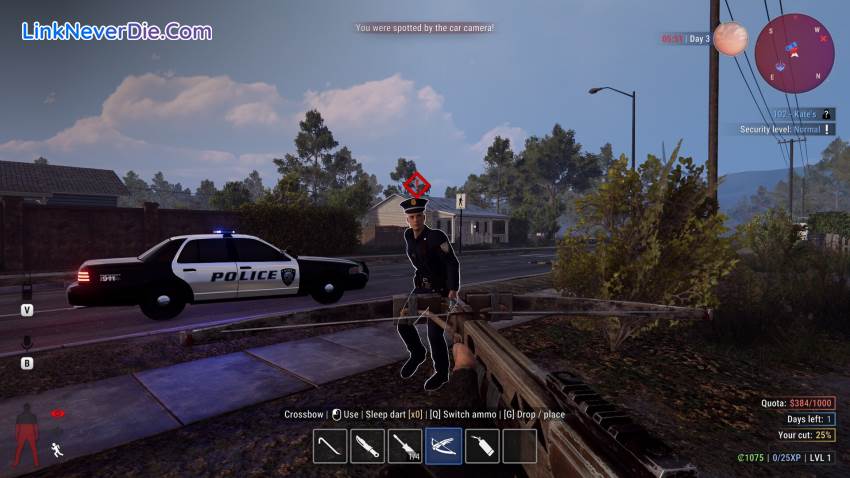Click the security level exclamation icon
This screenshot has height=478, width=850.
(x=827, y=130)
